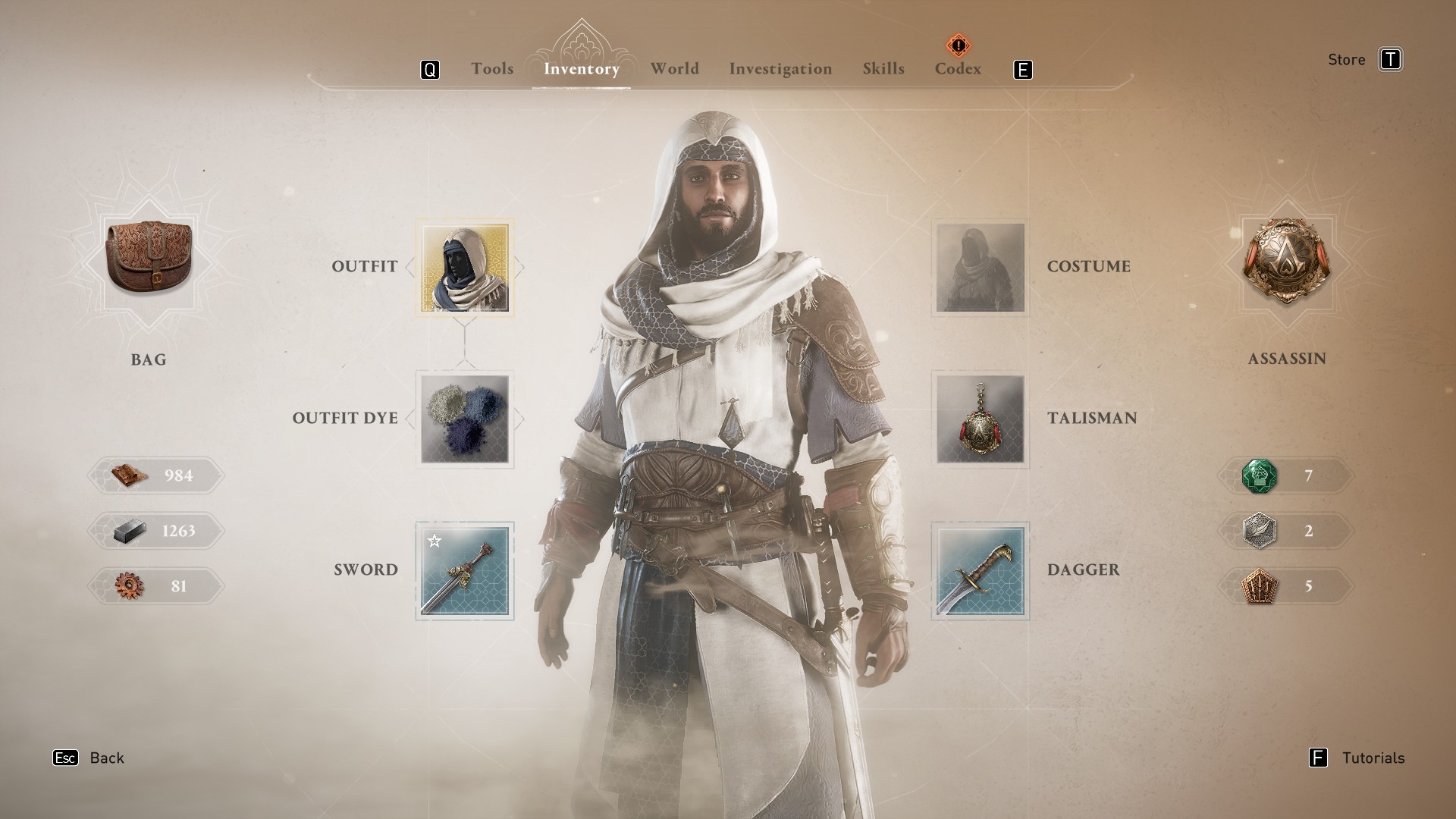The width and height of the screenshot is (1456, 819).
Task: Go to the Investigation tab
Action: pos(780,69)
